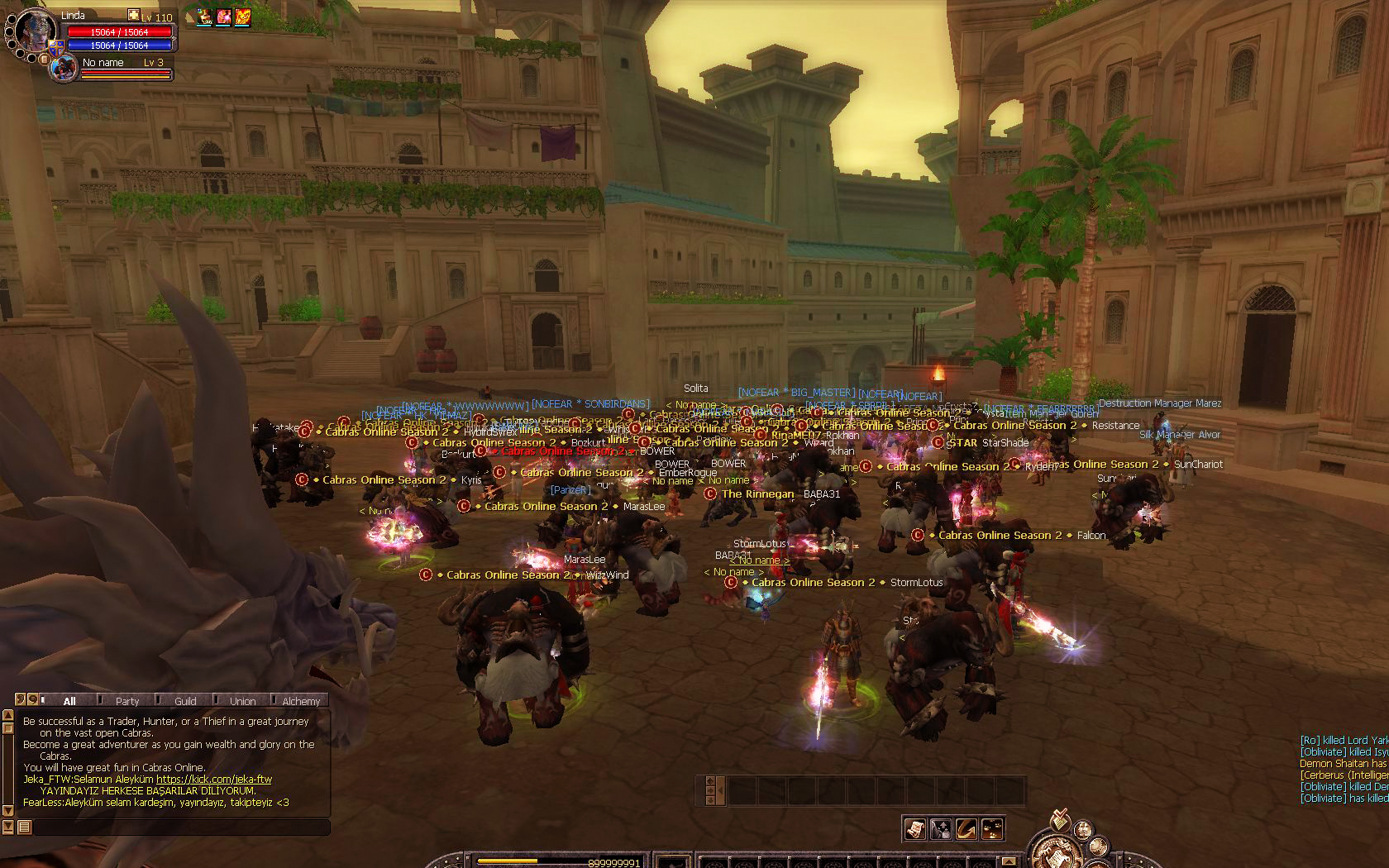Show the Union chat tab

click(x=243, y=701)
